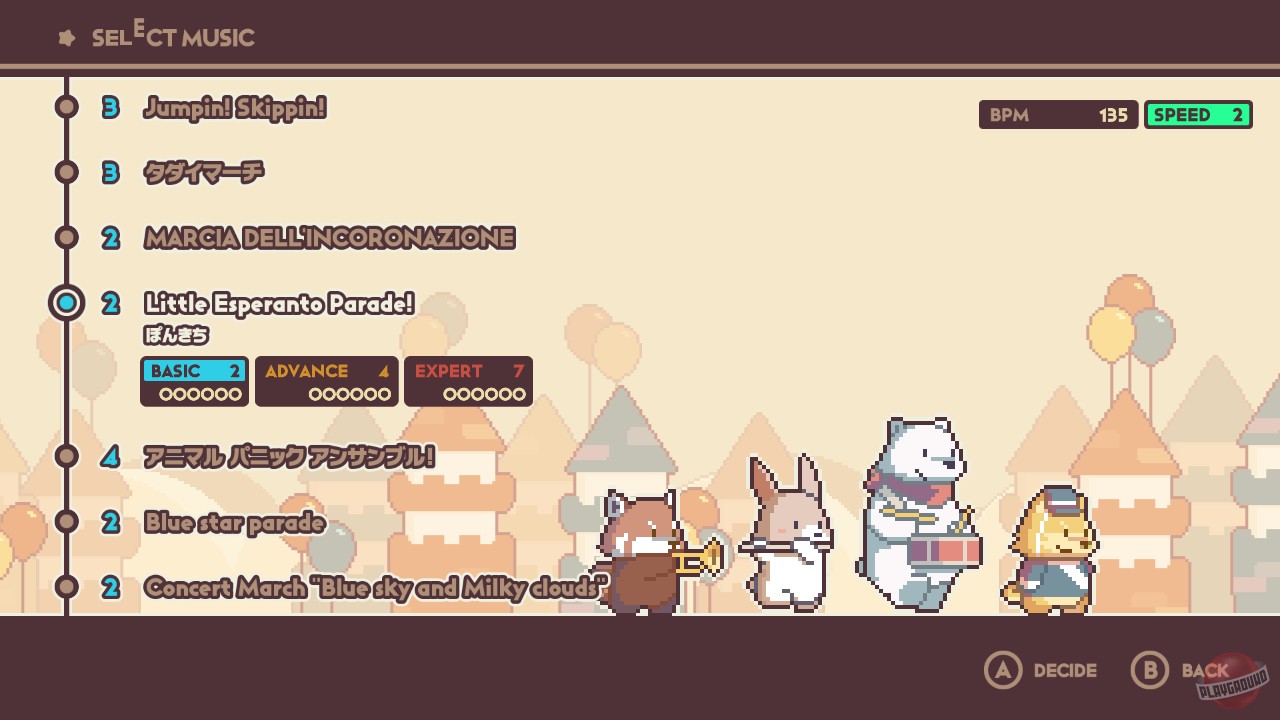Select song title Concert March Blue sky

coord(373,588)
